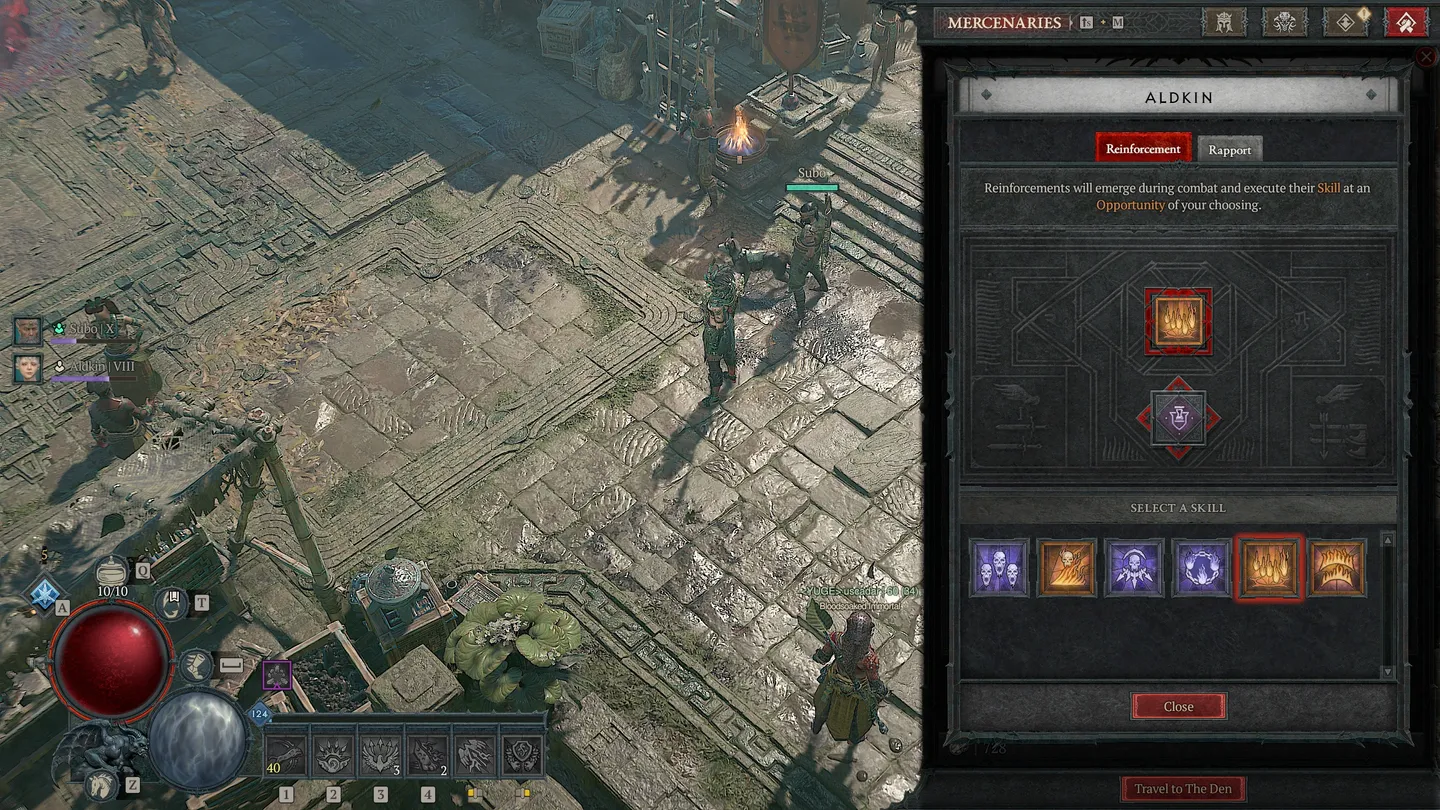Select the three screaming skulls skill

(x=998, y=567)
